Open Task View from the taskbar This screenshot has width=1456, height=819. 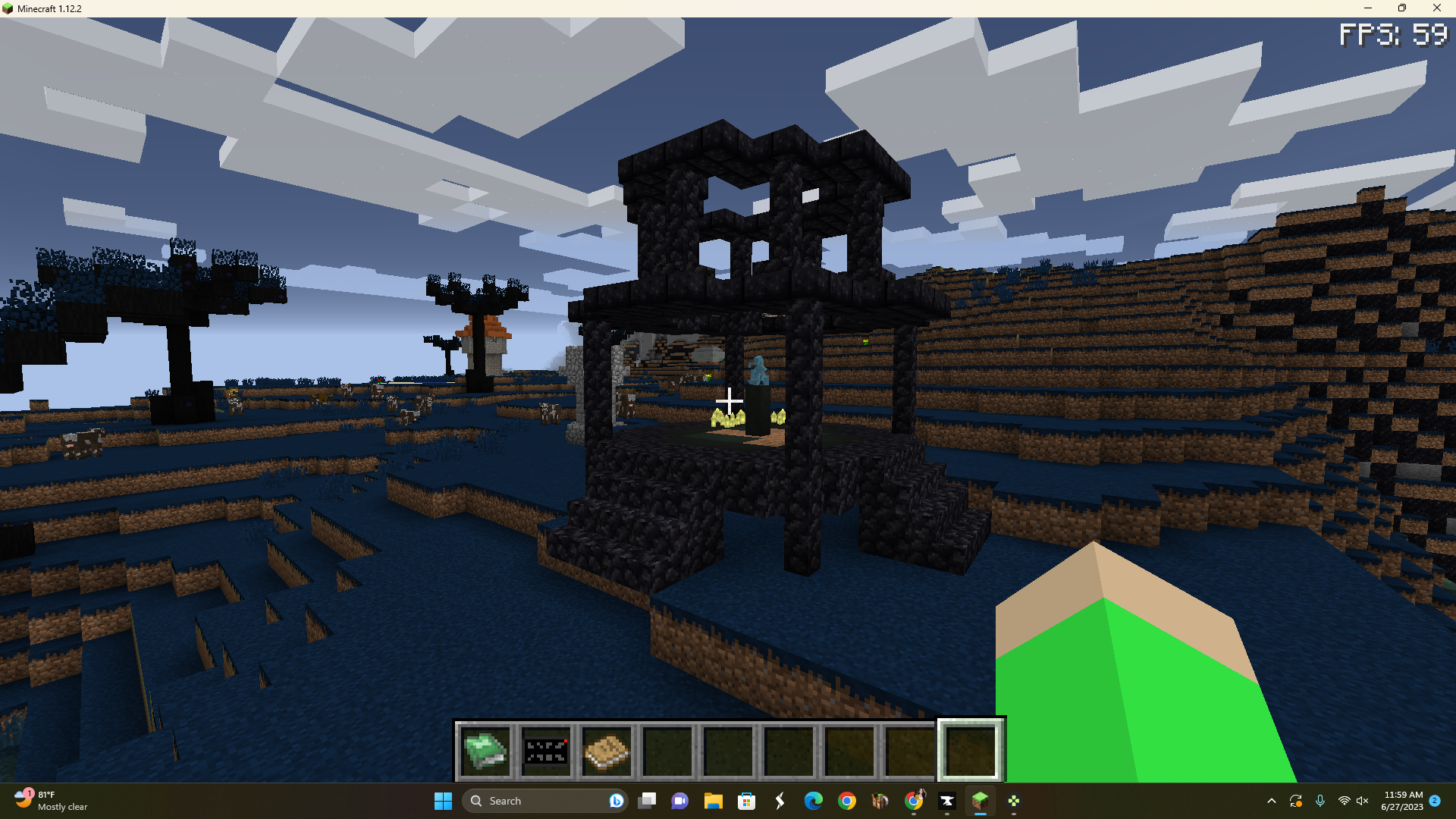click(x=648, y=801)
